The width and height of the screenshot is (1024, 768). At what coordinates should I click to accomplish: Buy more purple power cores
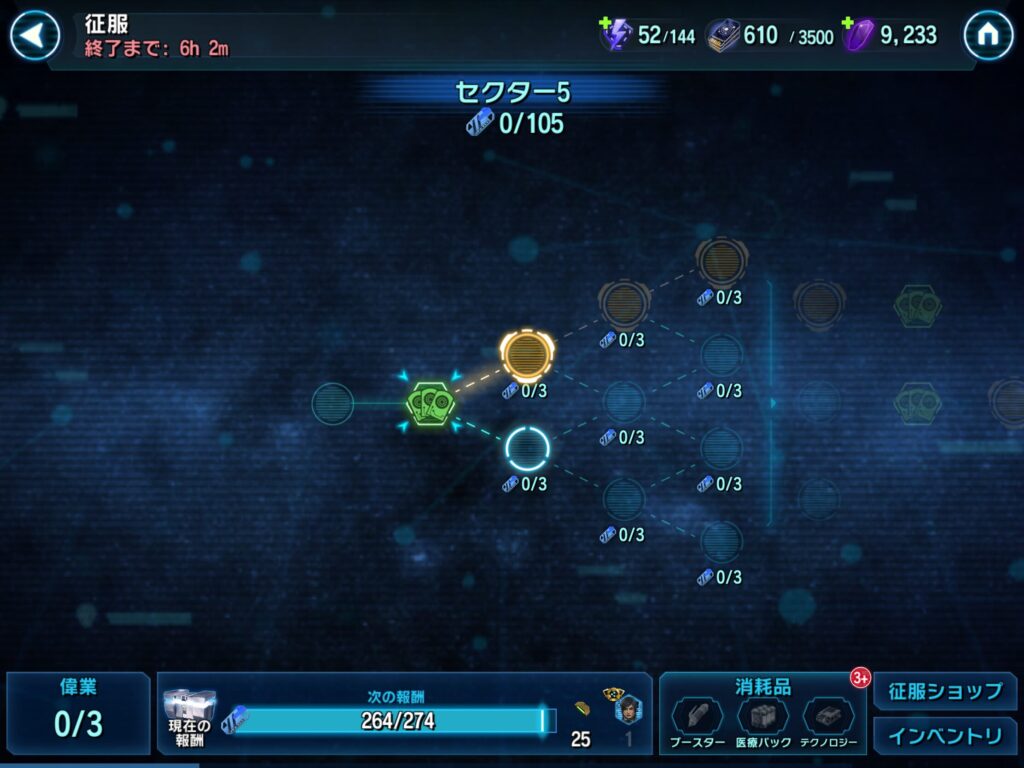point(856,35)
